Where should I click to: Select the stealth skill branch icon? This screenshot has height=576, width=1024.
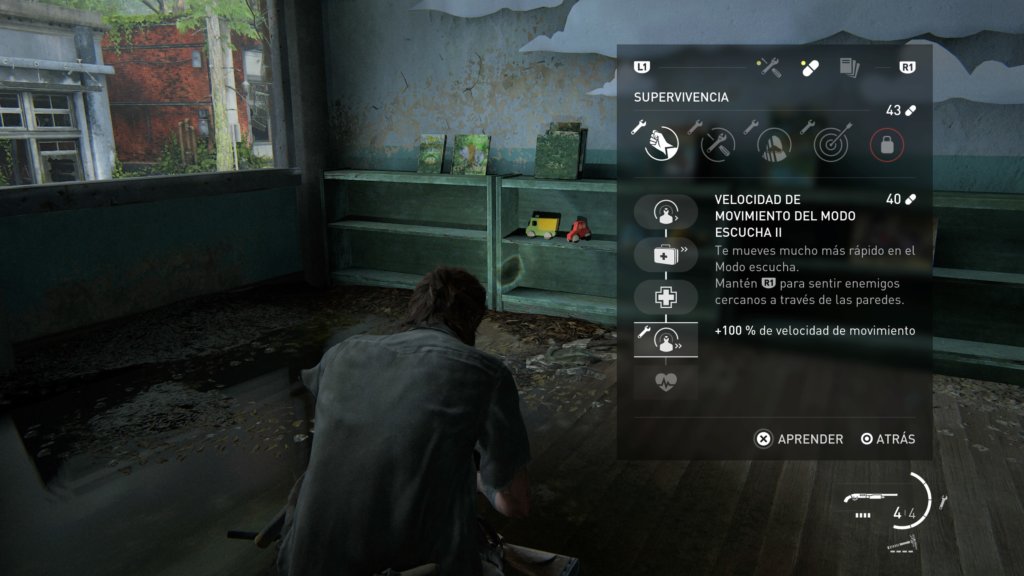(x=773, y=145)
